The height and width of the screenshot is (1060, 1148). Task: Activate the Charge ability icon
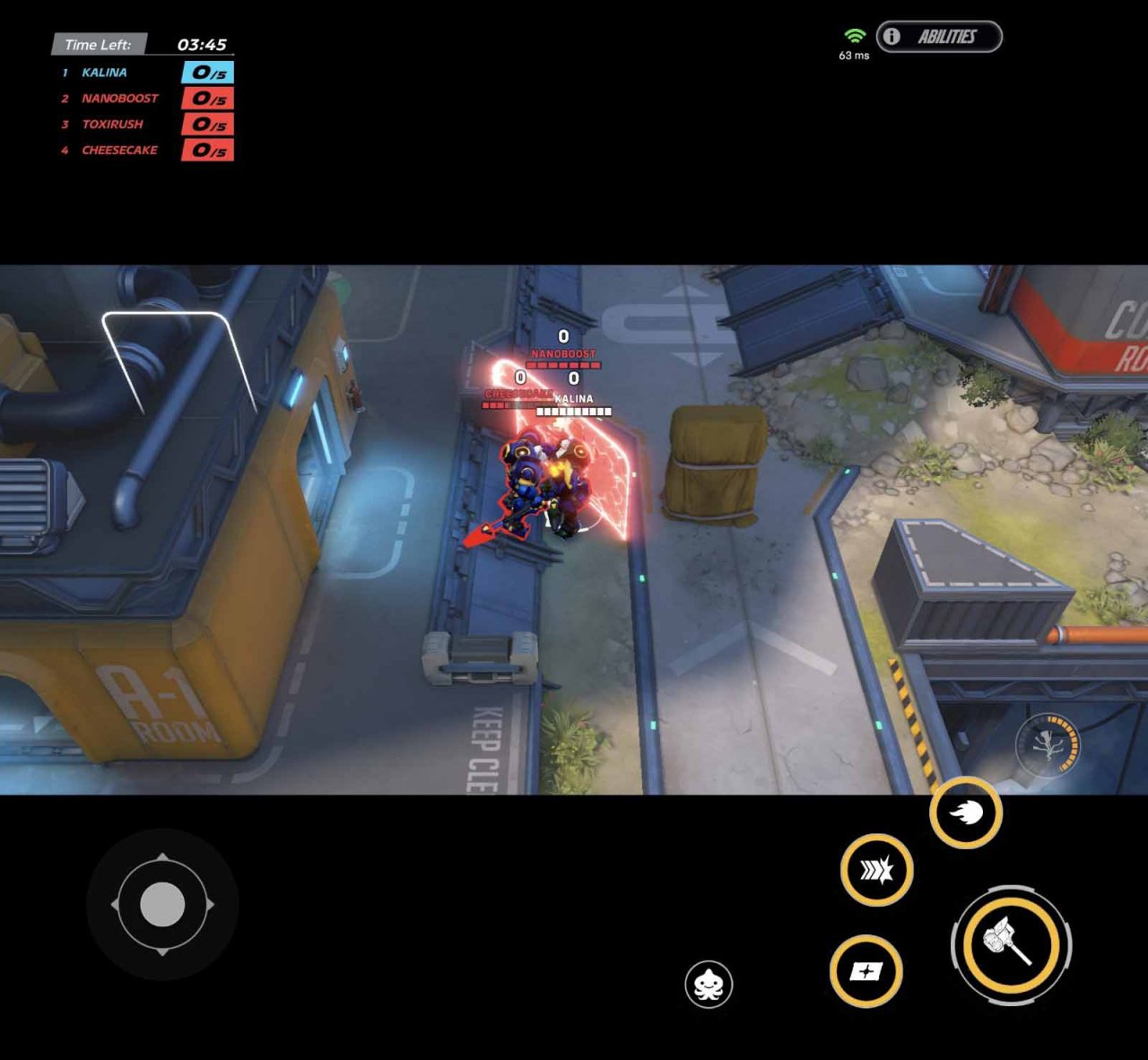click(x=874, y=869)
